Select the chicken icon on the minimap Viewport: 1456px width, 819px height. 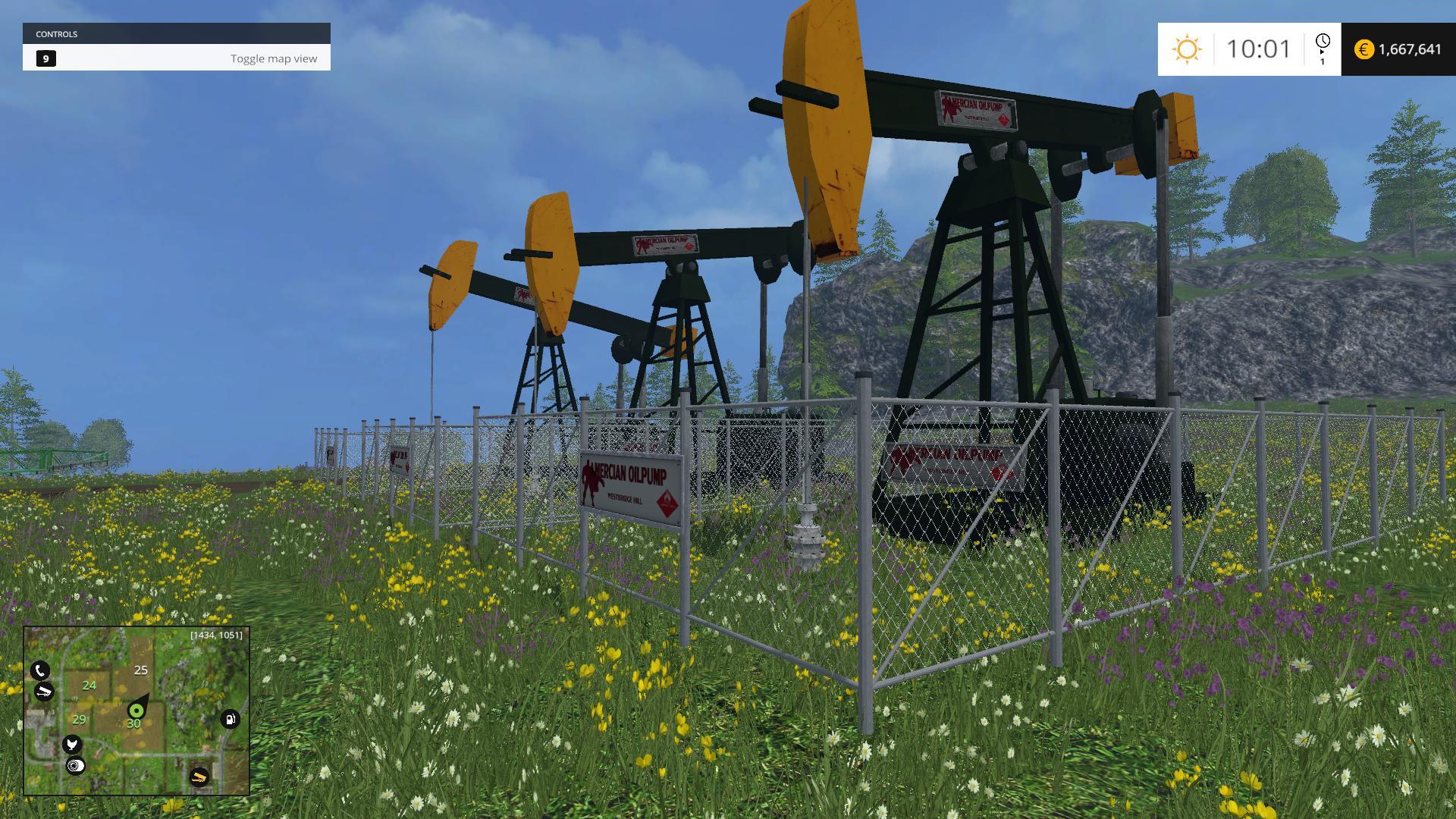[72, 745]
